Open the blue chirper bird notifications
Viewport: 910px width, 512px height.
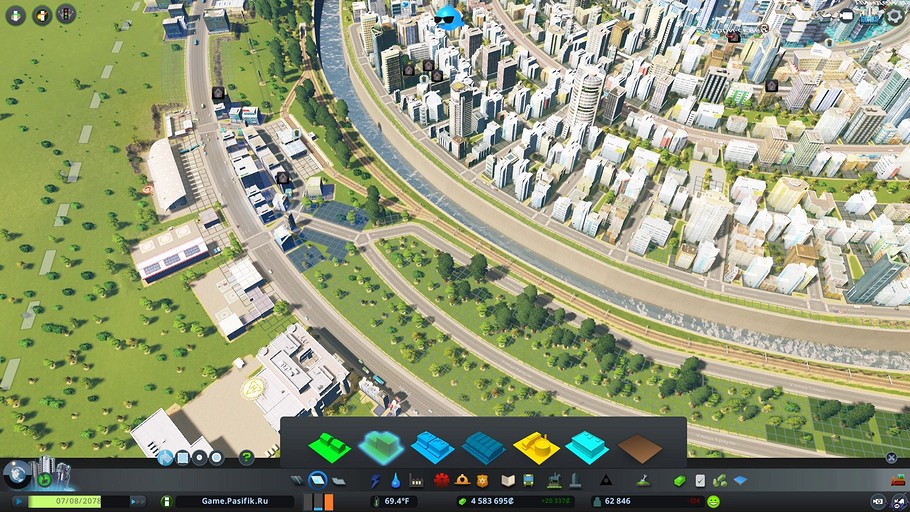449,16
